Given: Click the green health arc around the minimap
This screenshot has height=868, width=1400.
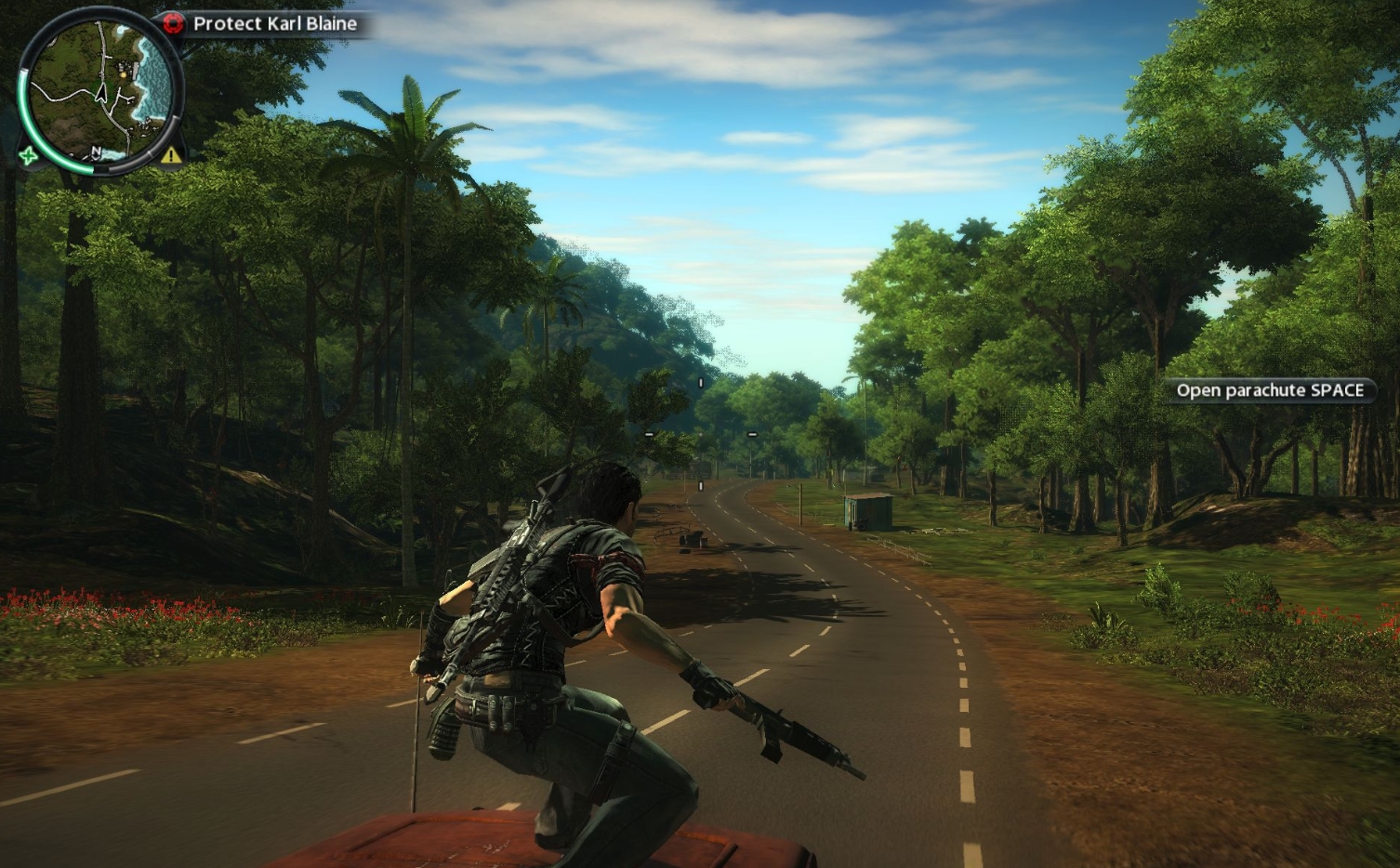Looking at the screenshot, I should click(22, 110).
